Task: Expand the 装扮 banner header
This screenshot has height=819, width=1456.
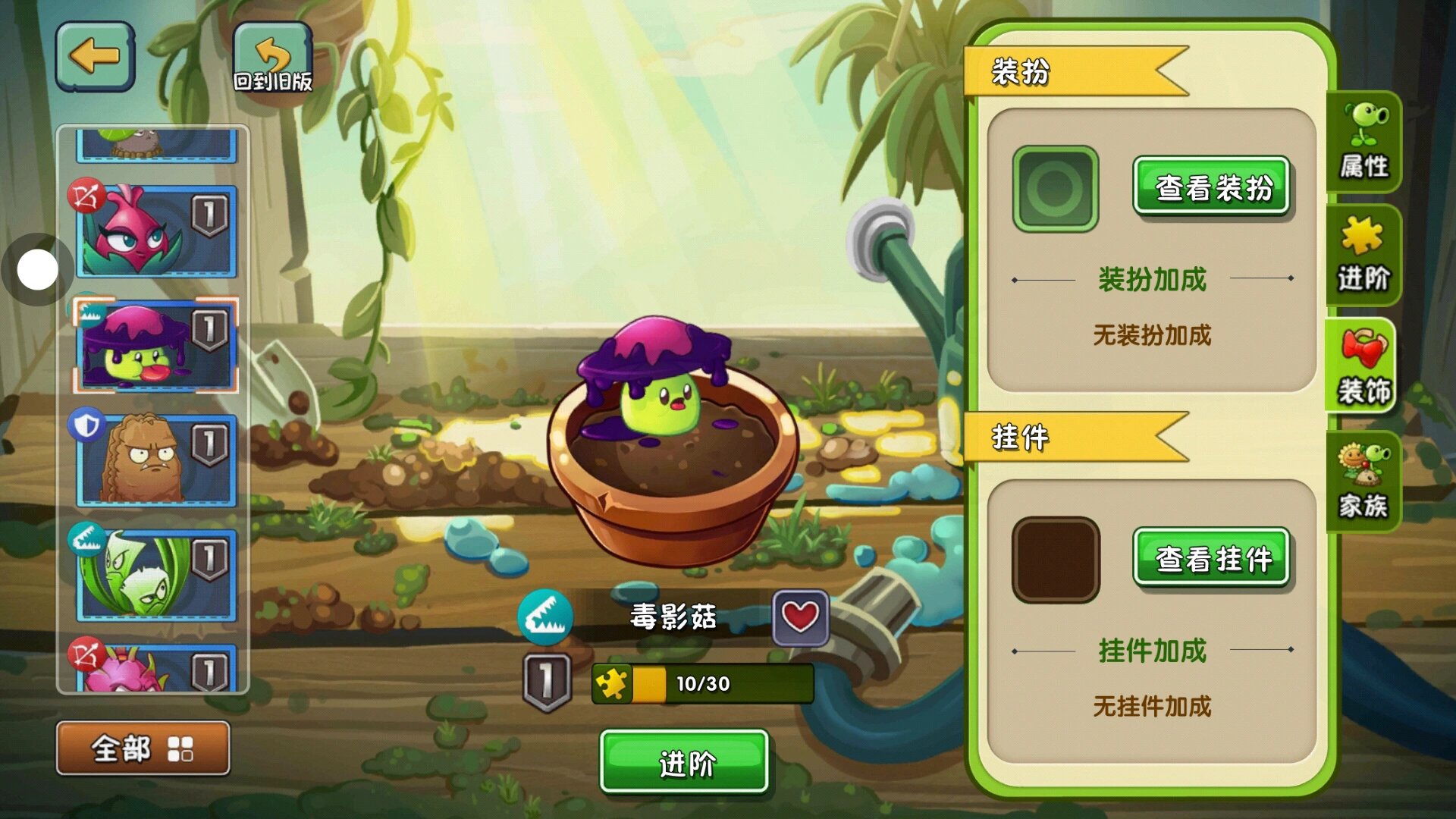Action: tap(1062, 72)
